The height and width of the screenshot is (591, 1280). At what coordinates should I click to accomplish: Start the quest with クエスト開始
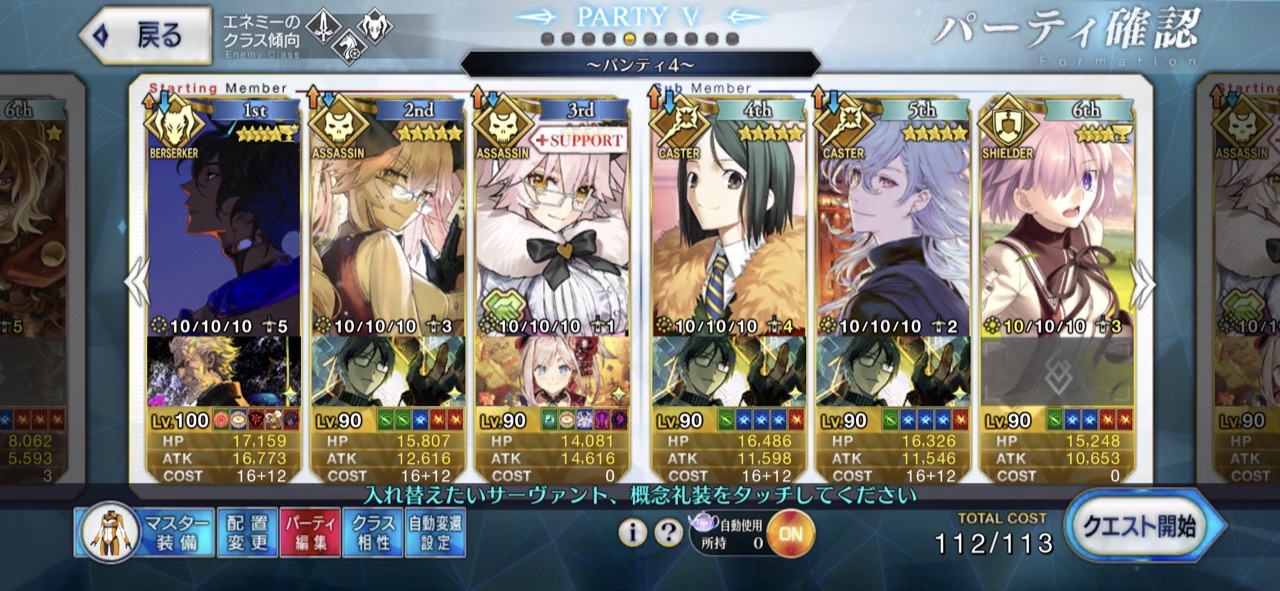(x=1145, y=527)
